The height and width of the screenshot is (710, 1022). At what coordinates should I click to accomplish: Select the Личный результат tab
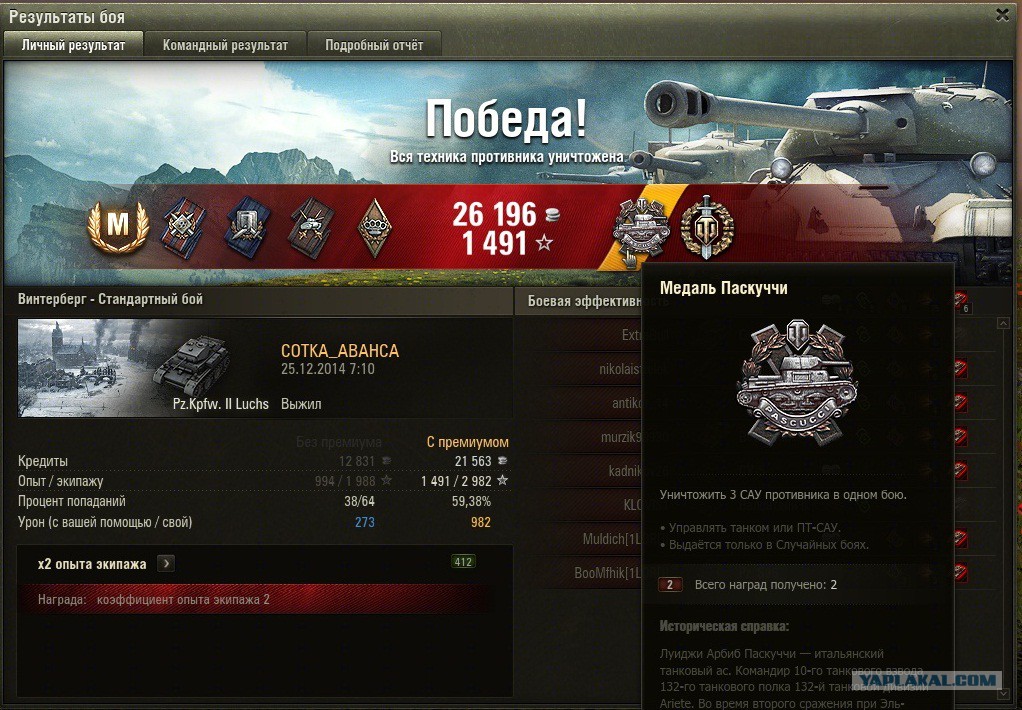[x=73, y=45]
